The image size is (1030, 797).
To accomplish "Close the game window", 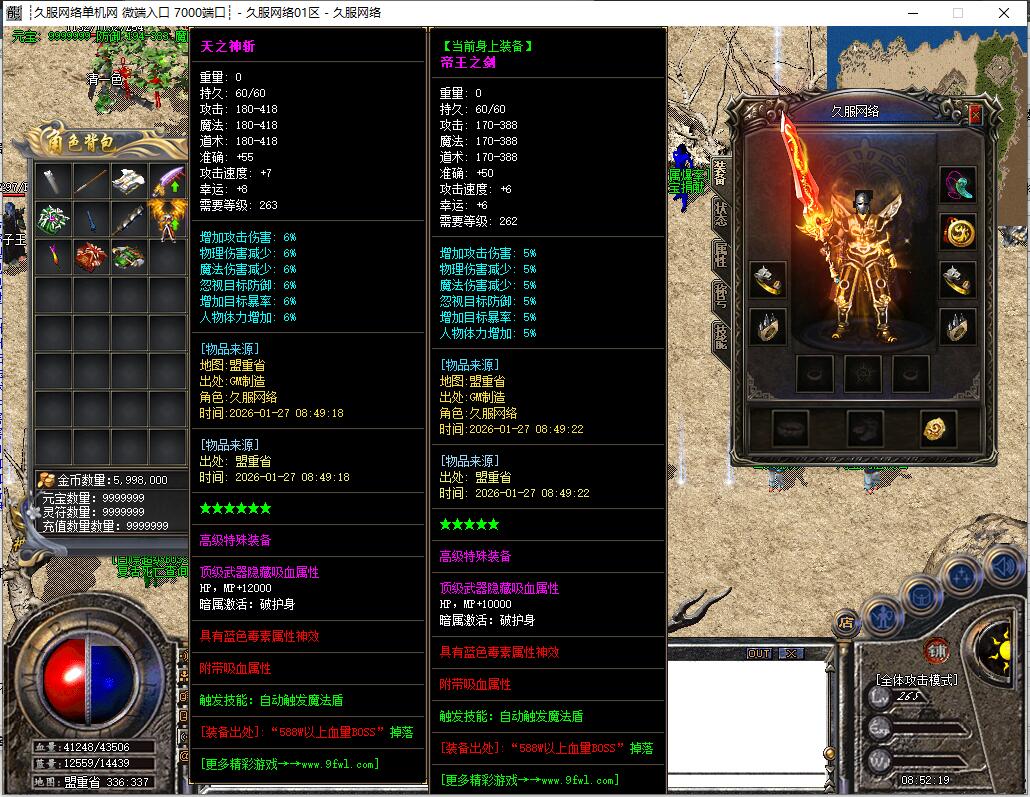I will [x=1004, y=13].
